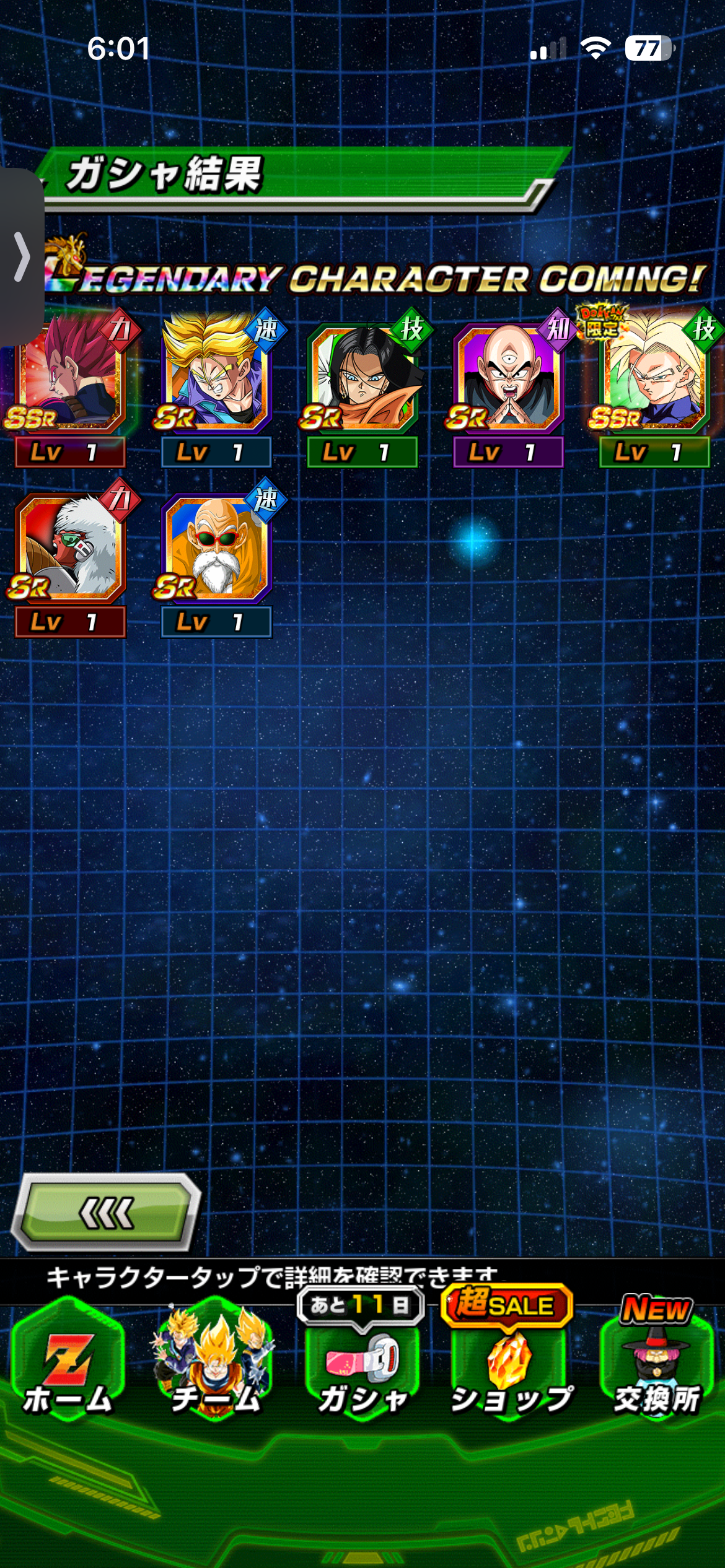The width and height of the screenshot is (725, 1568).
Task: Visit the ショップ shop menu
Action: [509, 1370]
